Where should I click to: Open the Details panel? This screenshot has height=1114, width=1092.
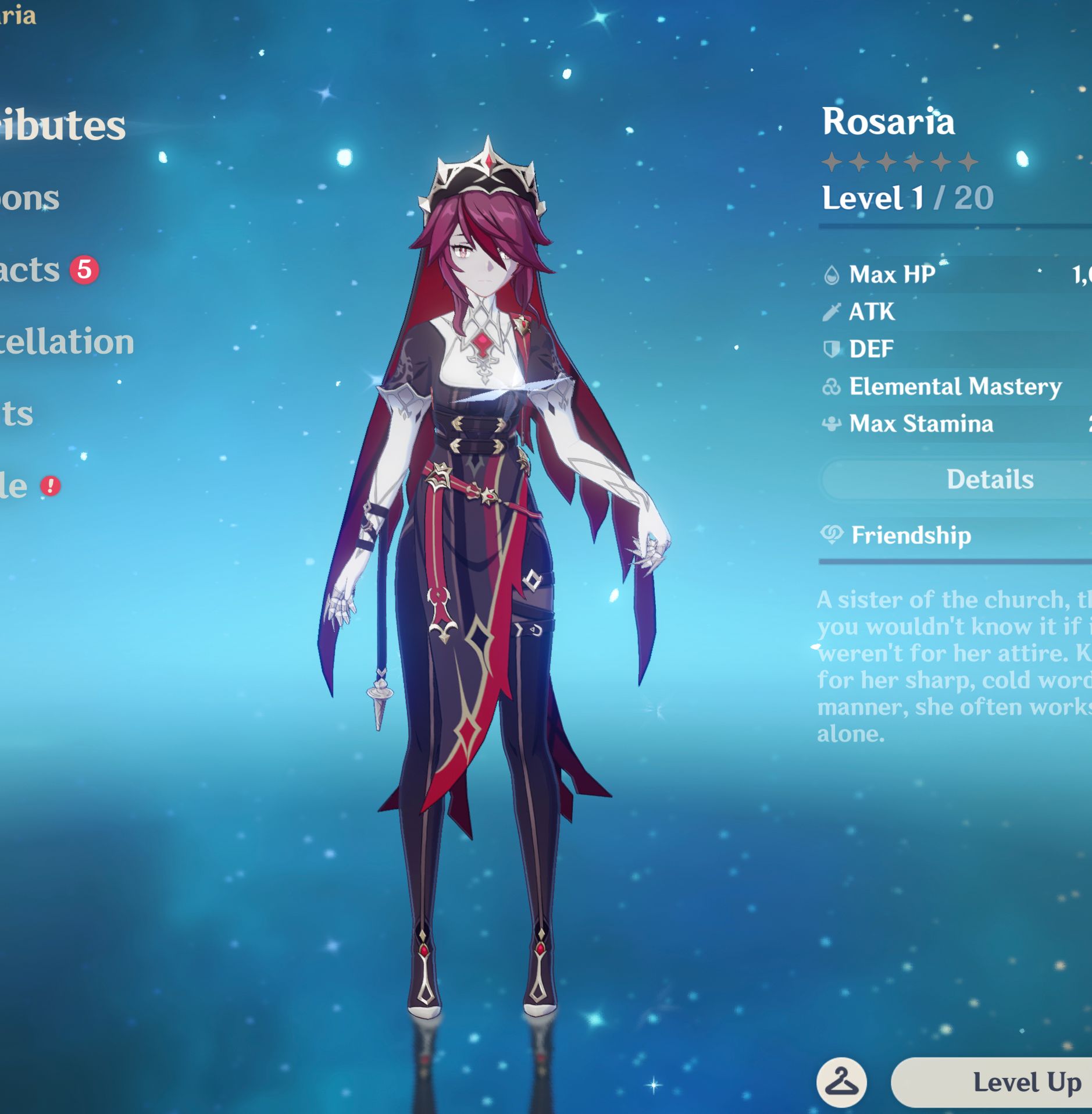(x=990, y=479)
